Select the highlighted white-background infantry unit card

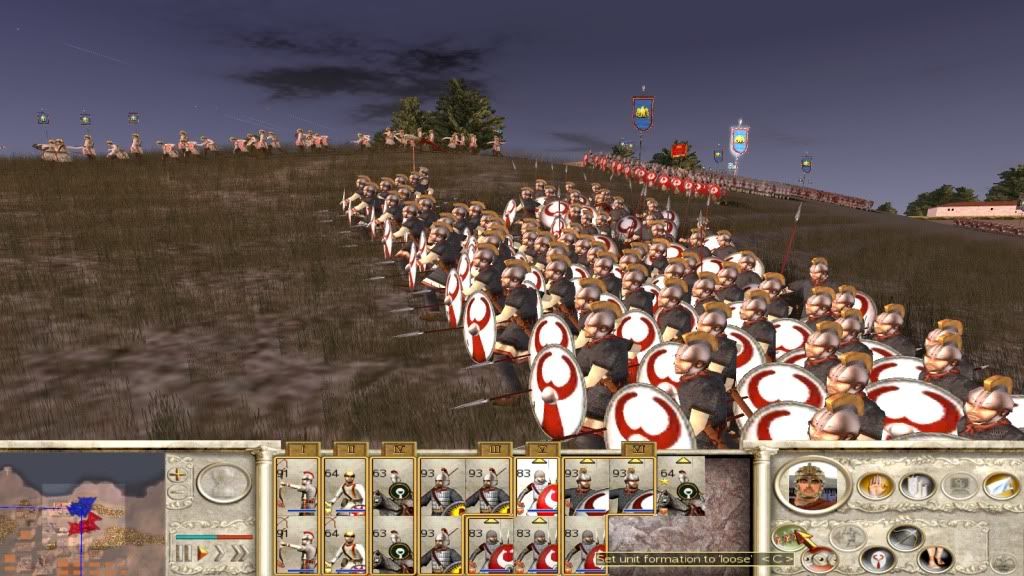(x=537, y=485)
